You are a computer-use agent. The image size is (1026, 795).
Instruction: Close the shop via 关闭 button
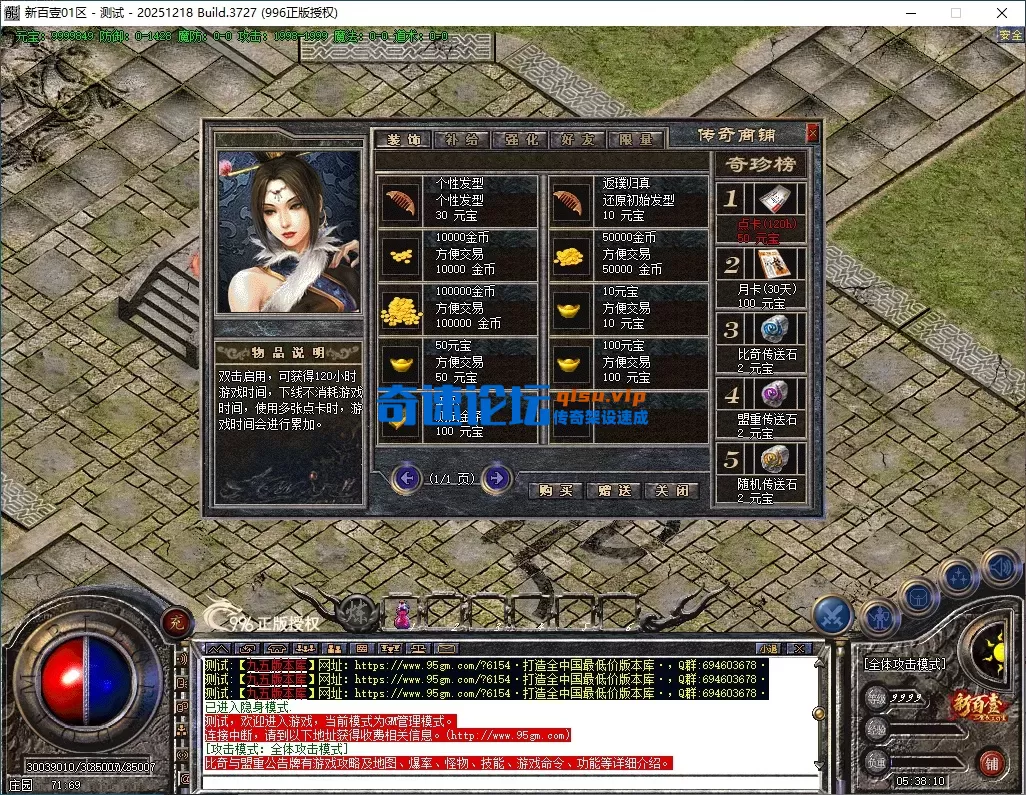pyautogui.click(x=671, y=491)
